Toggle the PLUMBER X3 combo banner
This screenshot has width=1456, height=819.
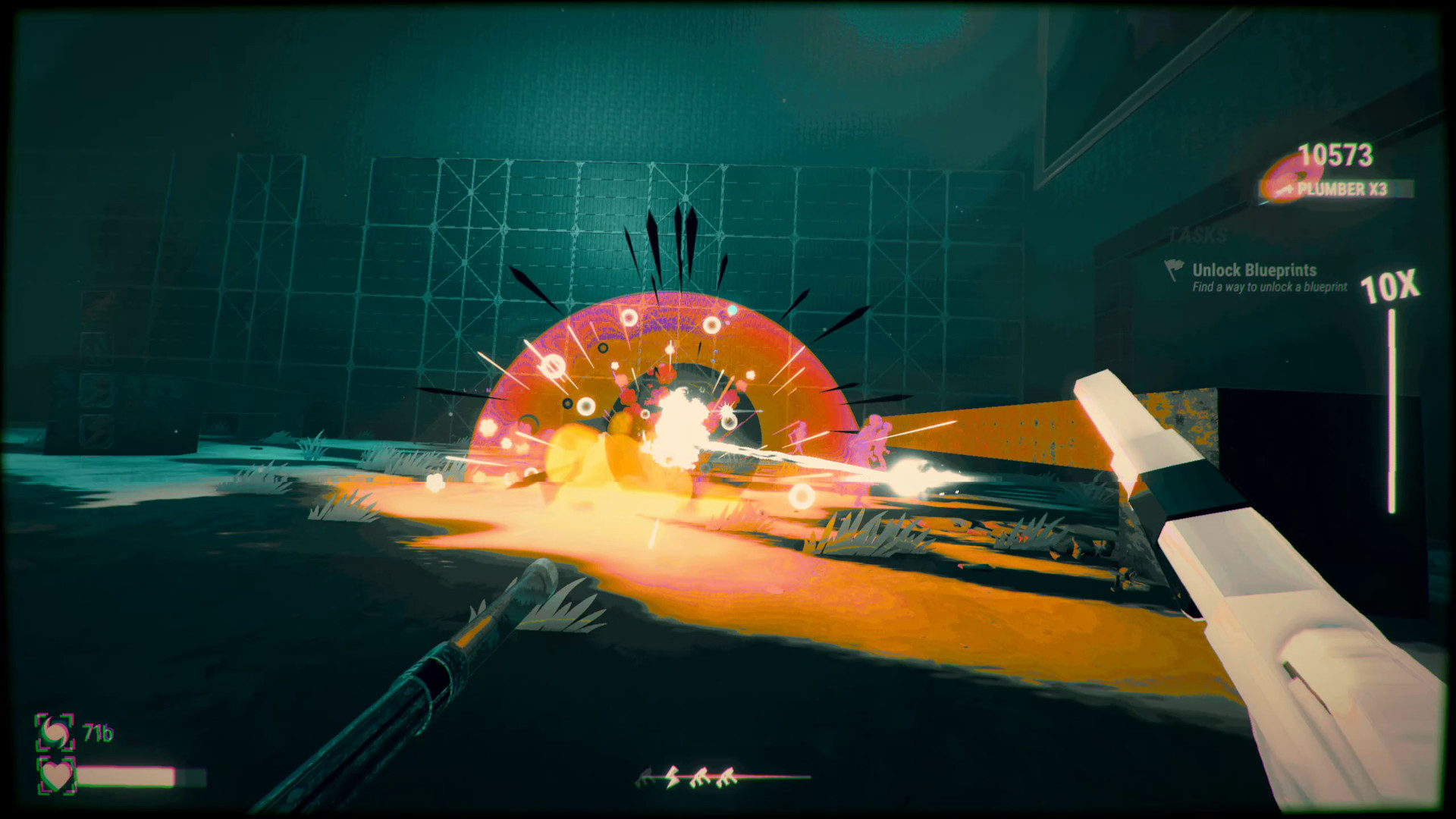click(1342, 189)
